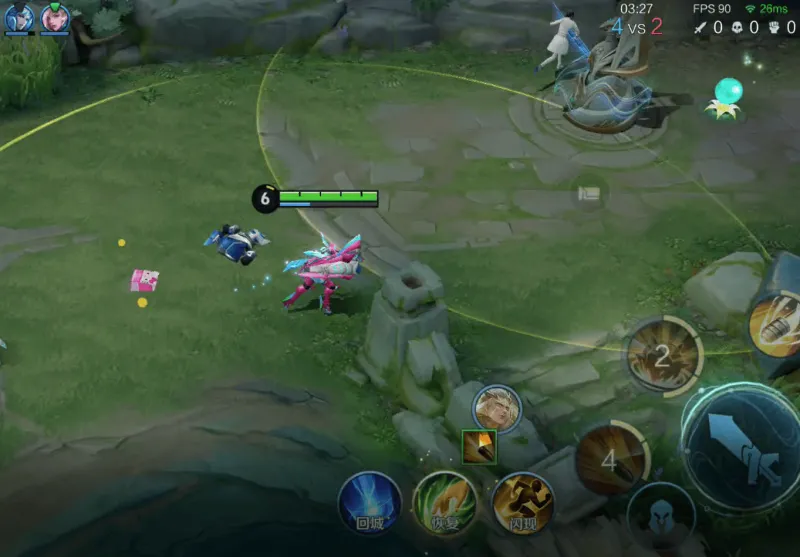Viewport: 800px width, 557px height.
Task: Use the 恢复 heal spell
Action: coord(445,502)
